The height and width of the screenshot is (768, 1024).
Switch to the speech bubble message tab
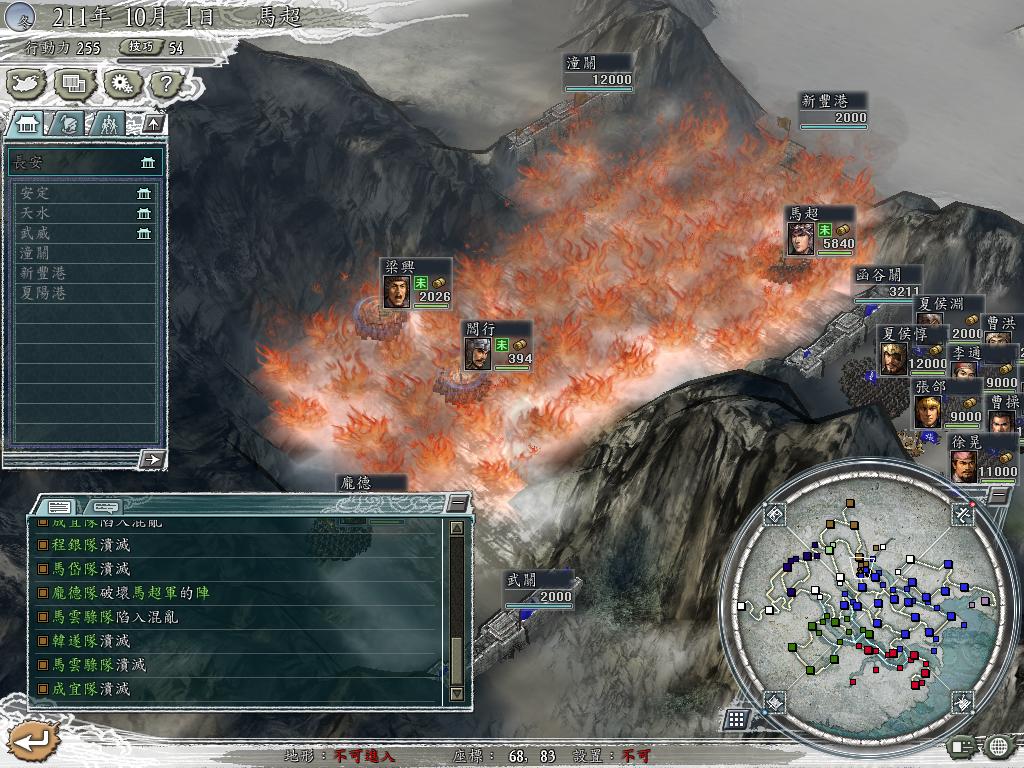(x=104, y=506)
